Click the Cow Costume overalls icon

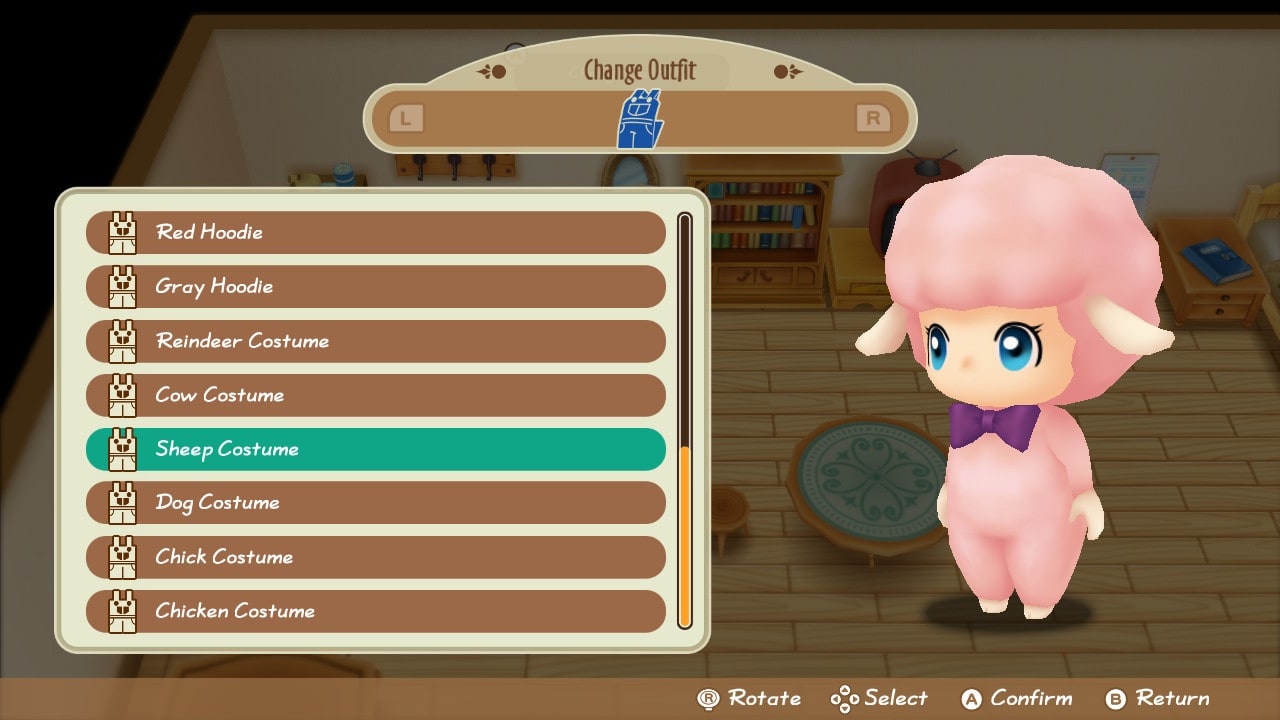[x=123, y=395]
